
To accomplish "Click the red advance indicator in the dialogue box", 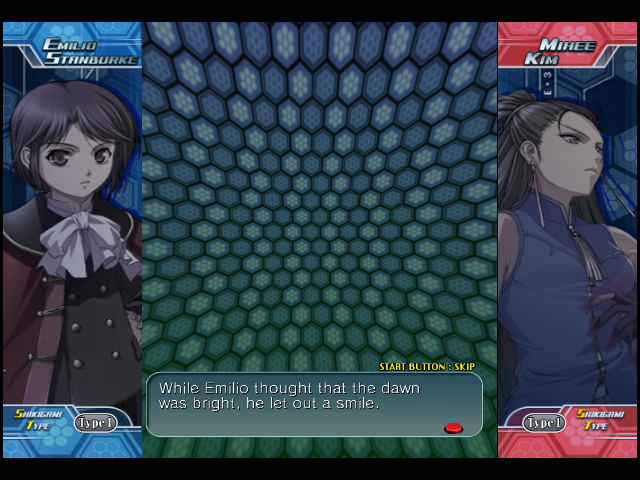I will [x=453, y=428].
